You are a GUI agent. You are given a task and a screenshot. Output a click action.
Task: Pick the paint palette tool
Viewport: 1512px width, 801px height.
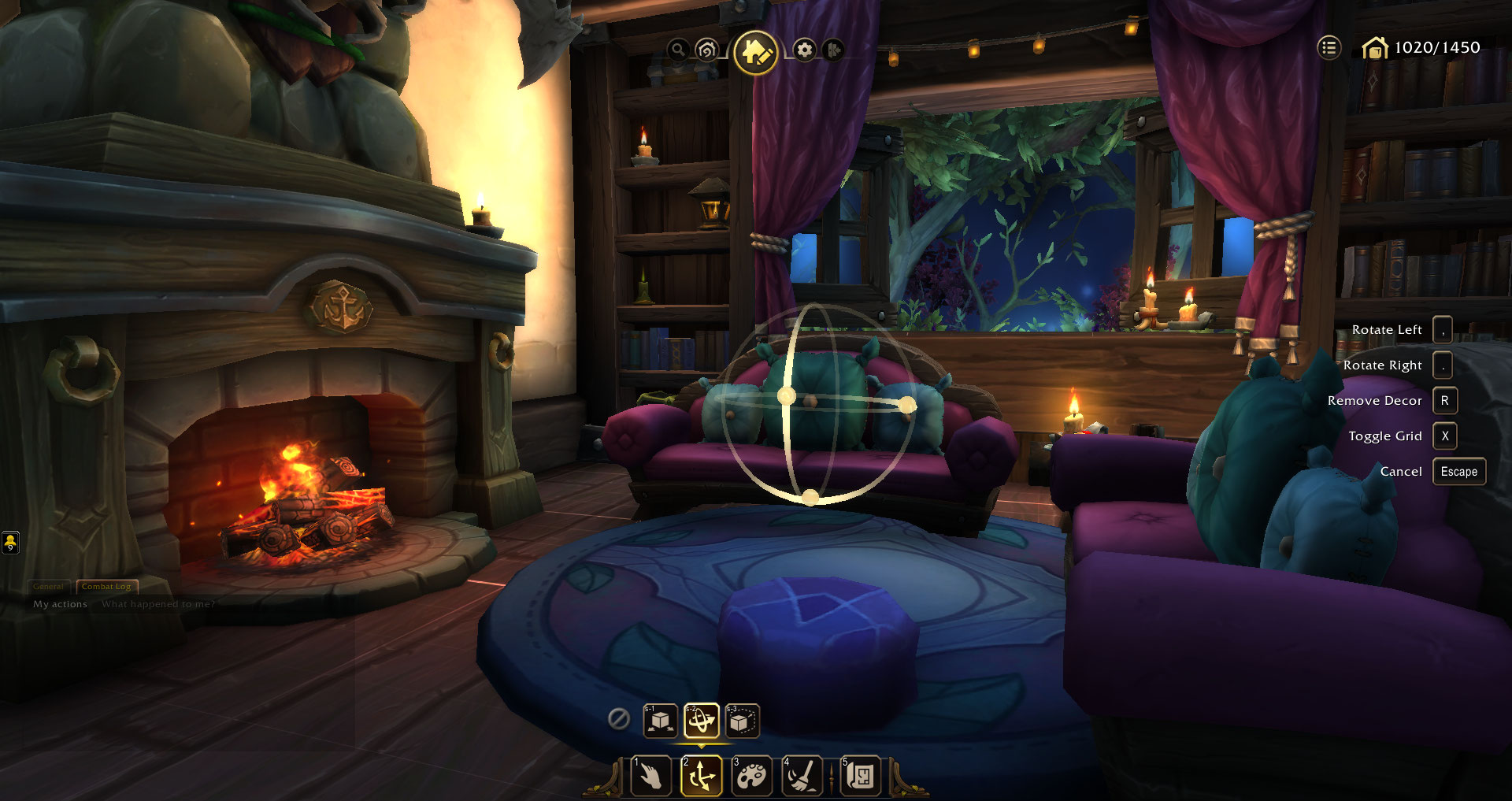tap(752, 776)
